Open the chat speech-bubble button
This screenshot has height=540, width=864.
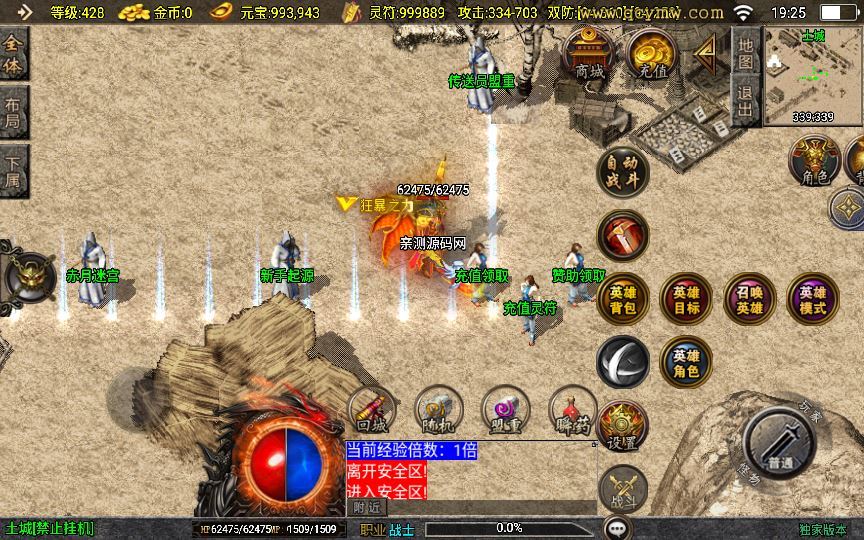pos(618,527)
